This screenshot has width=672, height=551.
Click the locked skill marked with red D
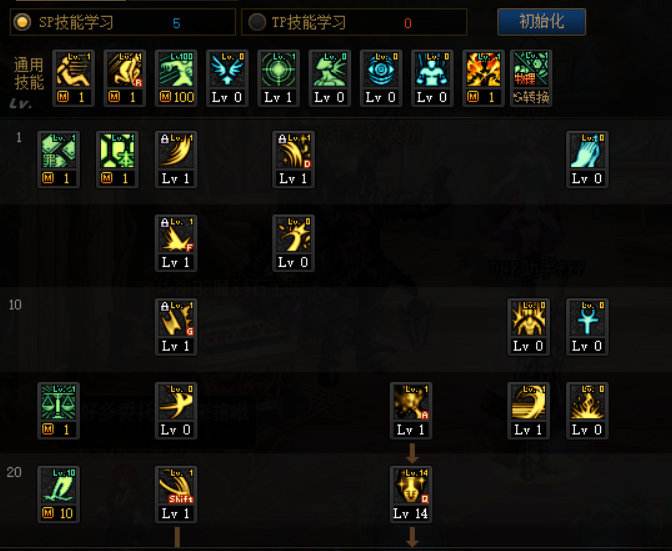(294, 152)
